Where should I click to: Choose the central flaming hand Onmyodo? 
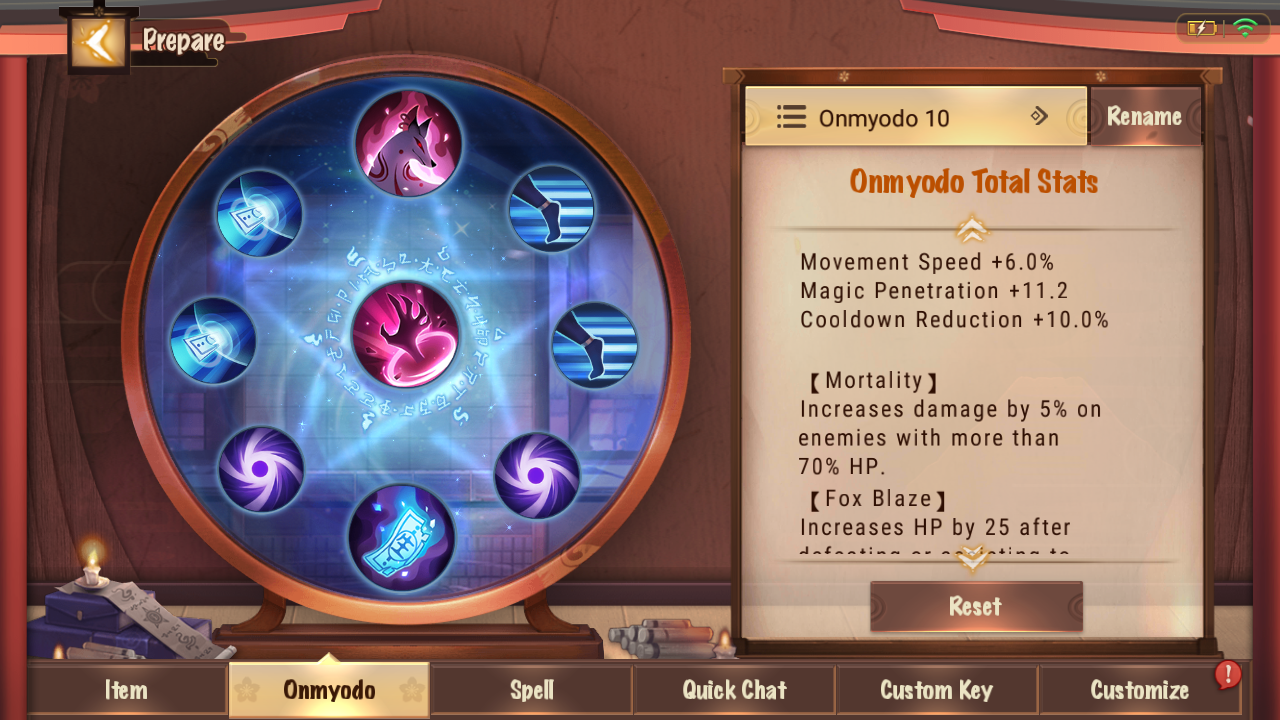406,335
